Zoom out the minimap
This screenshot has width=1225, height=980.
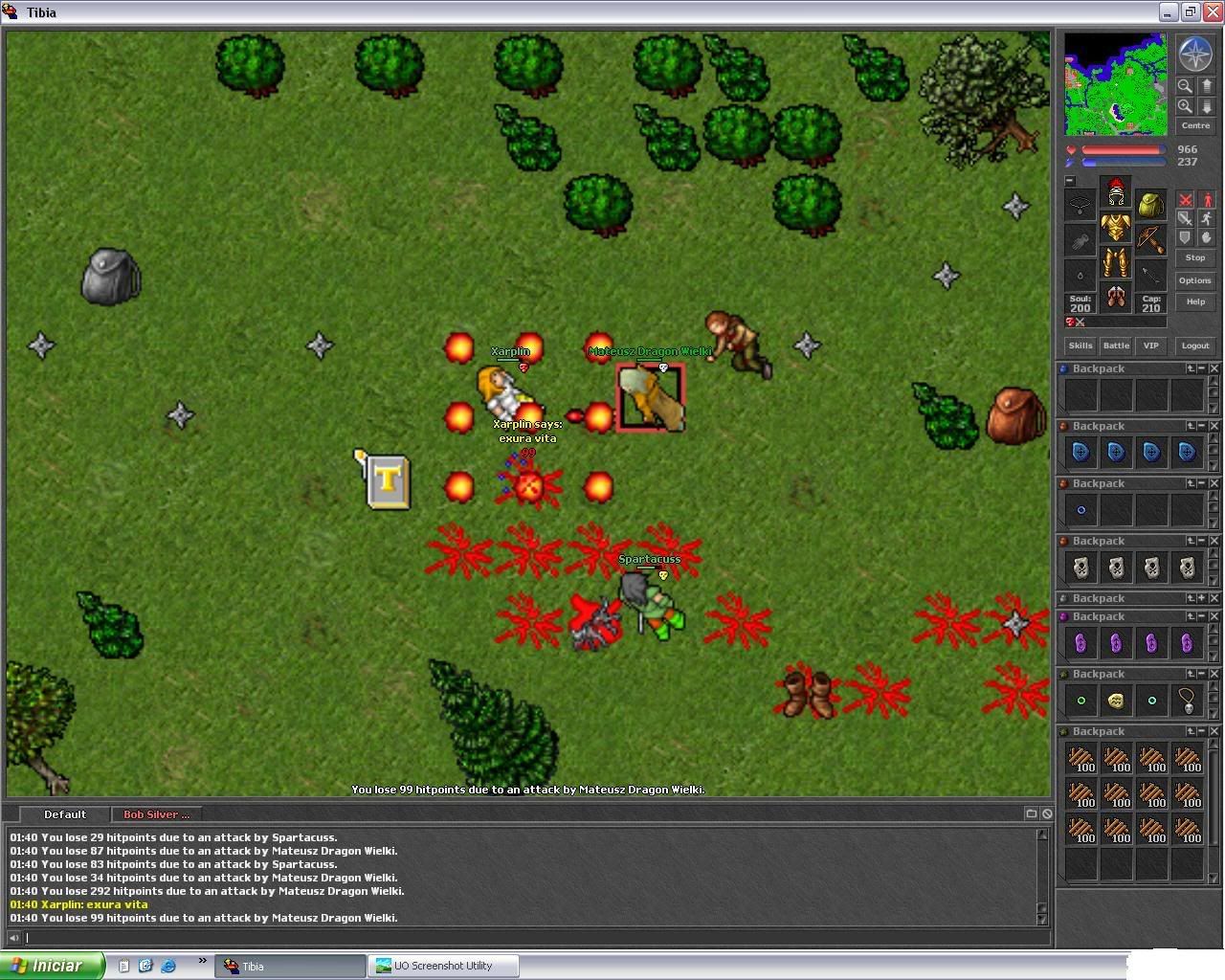click(x=1185, y=86)
